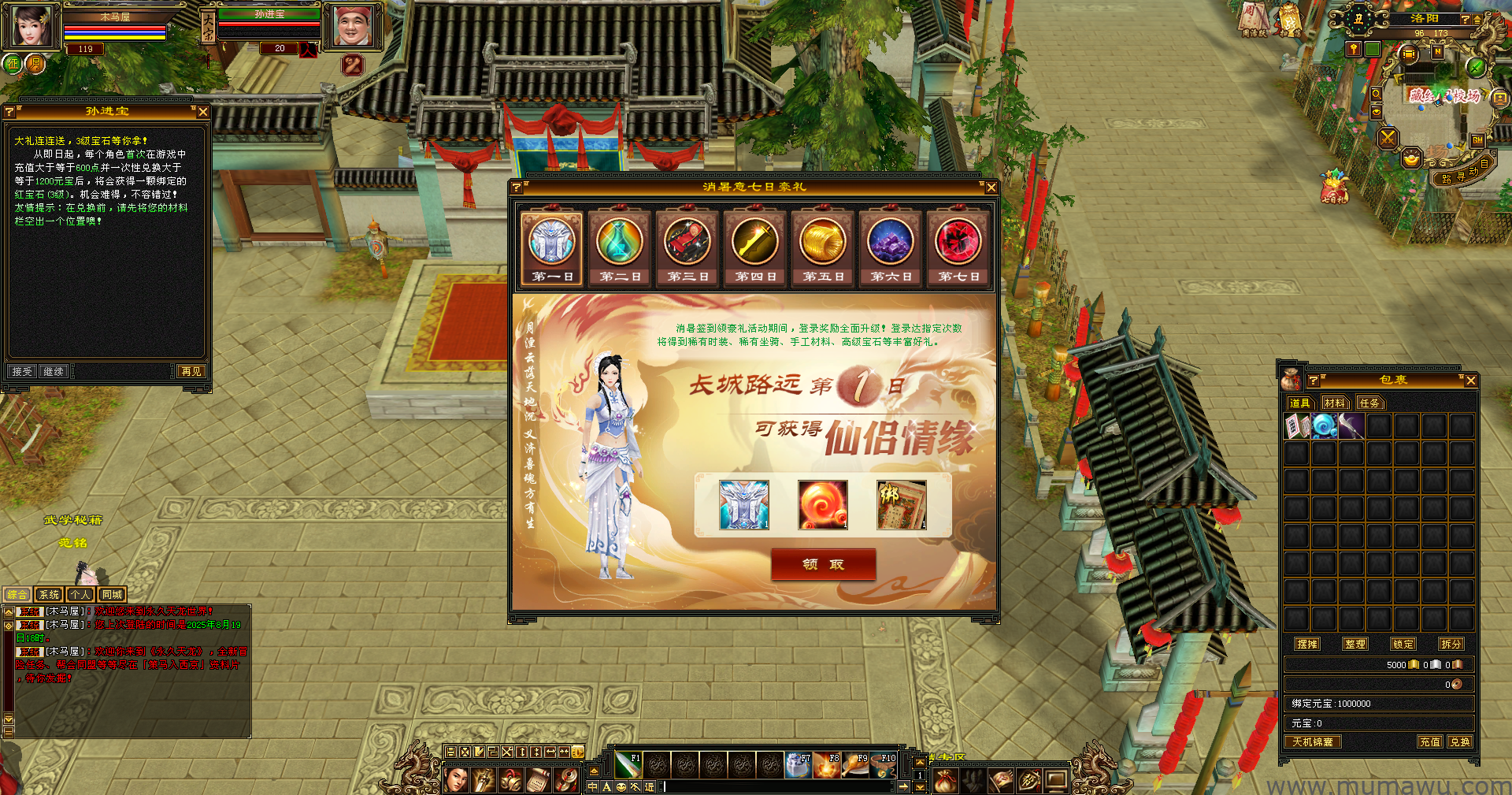Viewport: 1512px width, 795px height.
Task: Select the 第五日 reward tab
Action: click(823, 250)
